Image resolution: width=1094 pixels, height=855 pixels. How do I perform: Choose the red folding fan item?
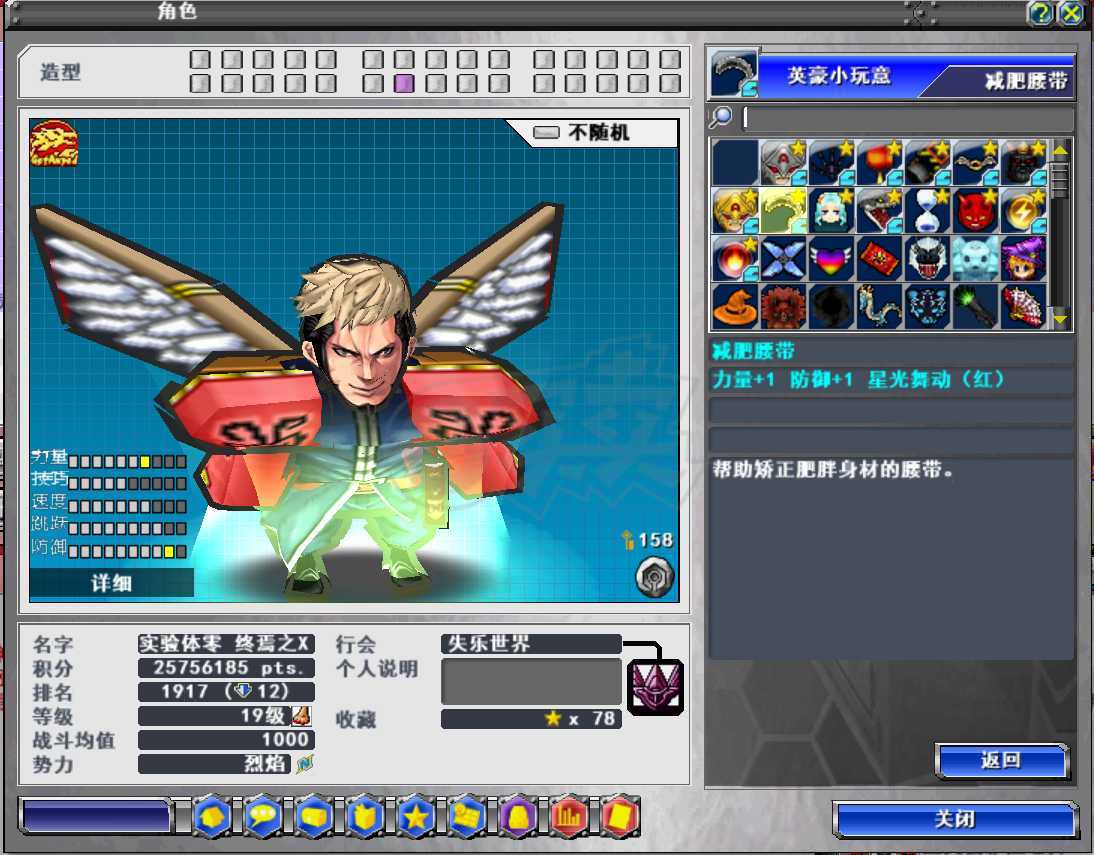point(1023,307)
